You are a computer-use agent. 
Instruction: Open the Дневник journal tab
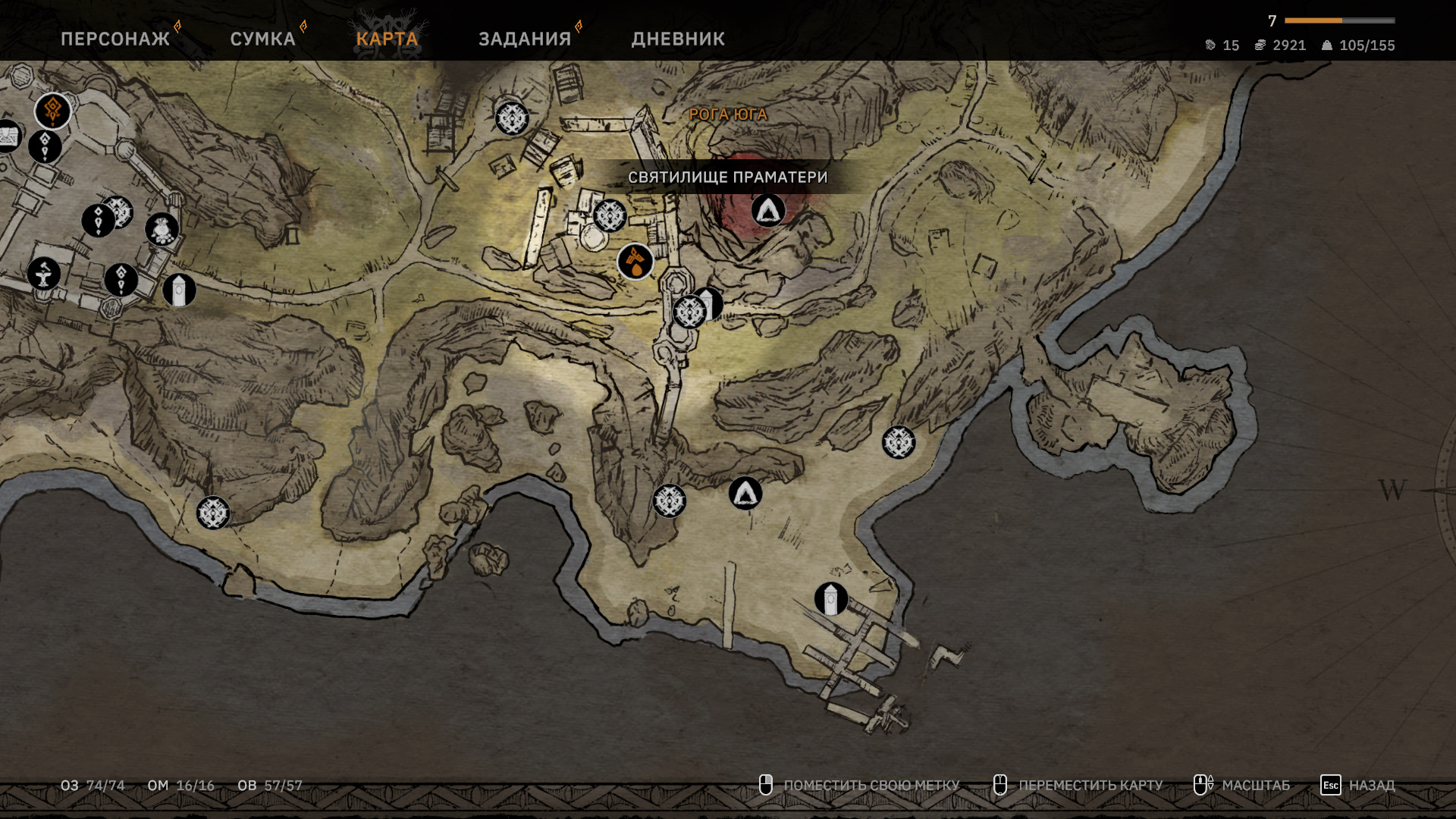pyautogui.click(x=678, y=39)
